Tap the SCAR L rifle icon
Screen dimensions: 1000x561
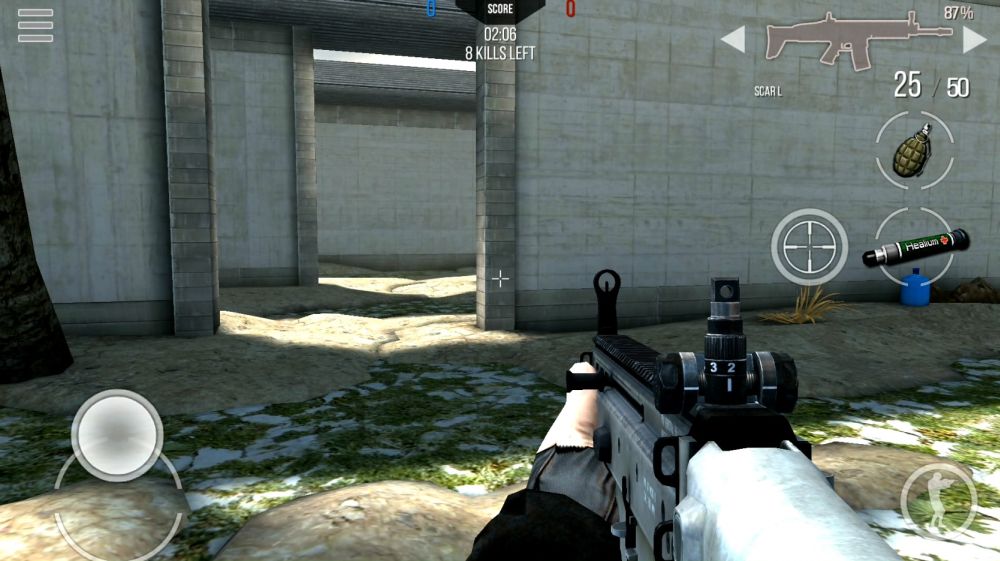coord(856,42)
